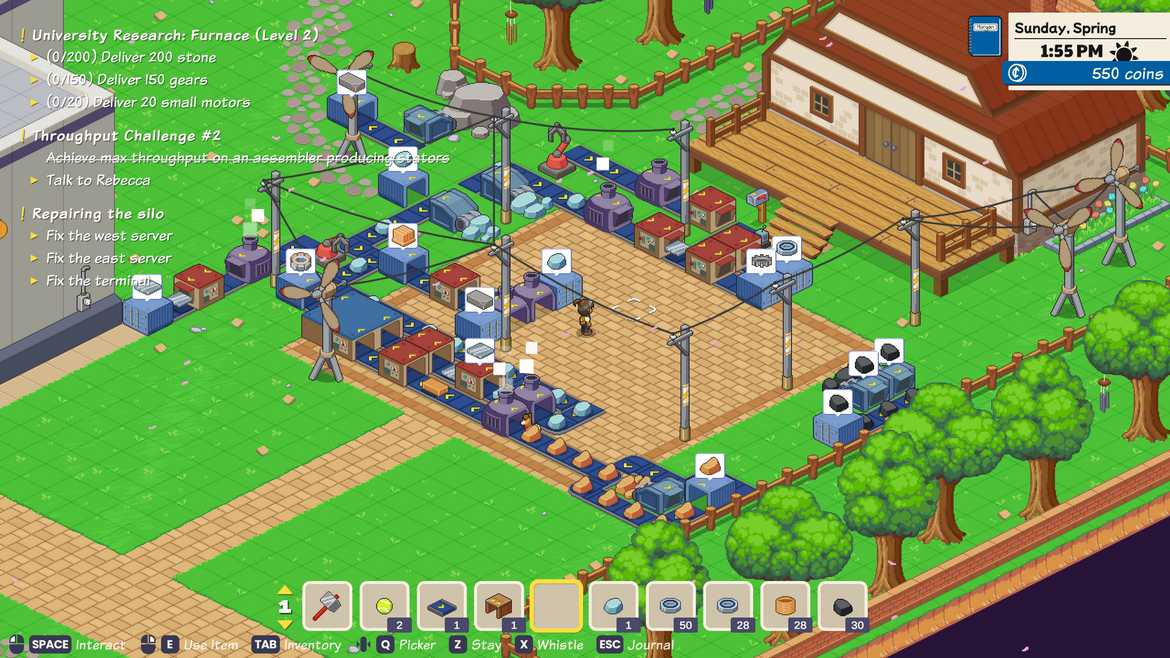
Task: Select the empty highlighted hotbar slot
Action: click(x=556, y=606)
